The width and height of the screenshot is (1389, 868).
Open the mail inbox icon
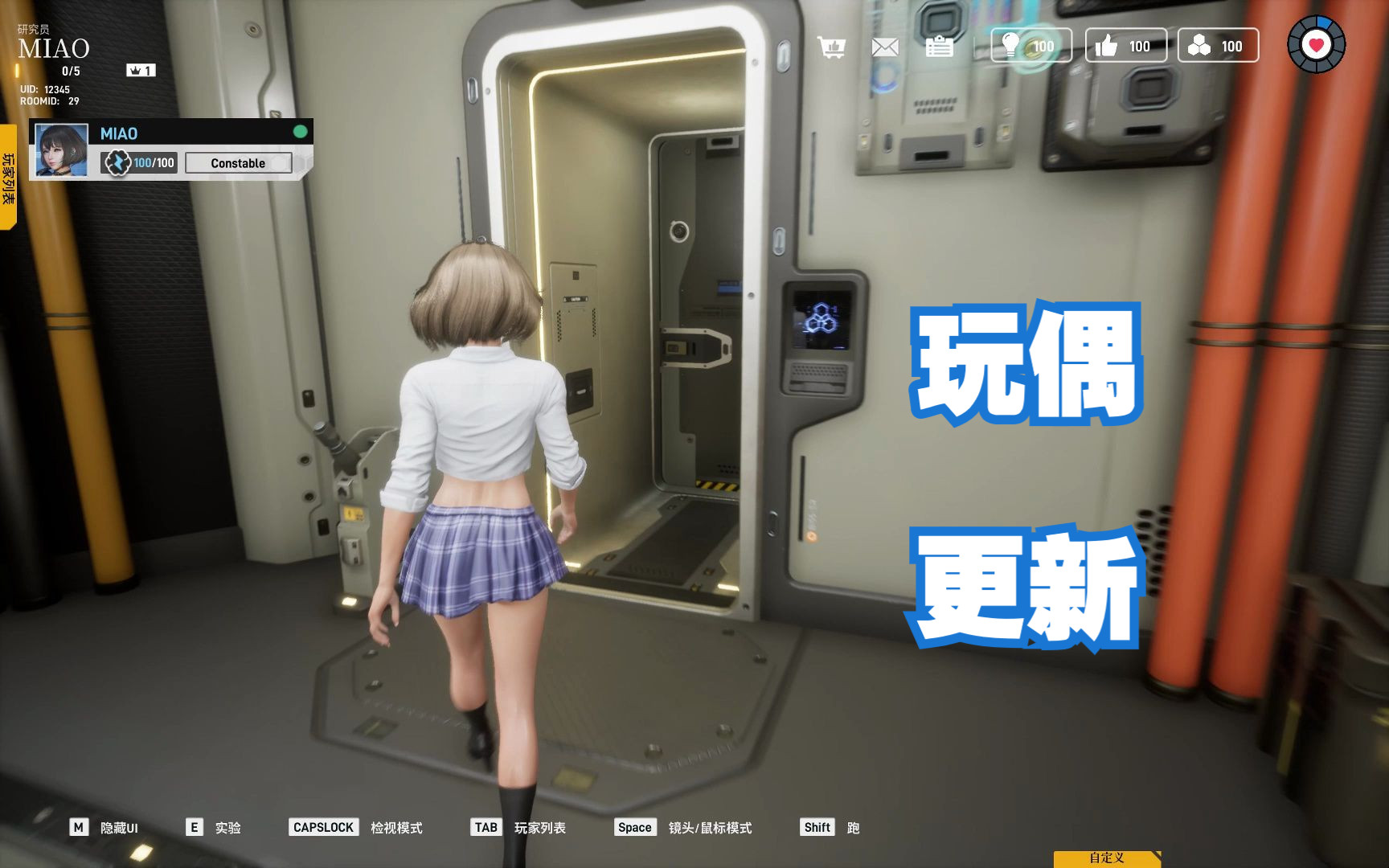tap(886, 46)
